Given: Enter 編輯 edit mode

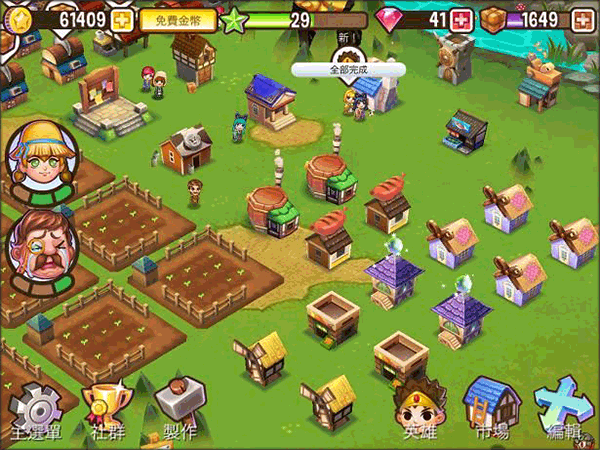Looking at the screenshot, I should (x=565, y=408).
